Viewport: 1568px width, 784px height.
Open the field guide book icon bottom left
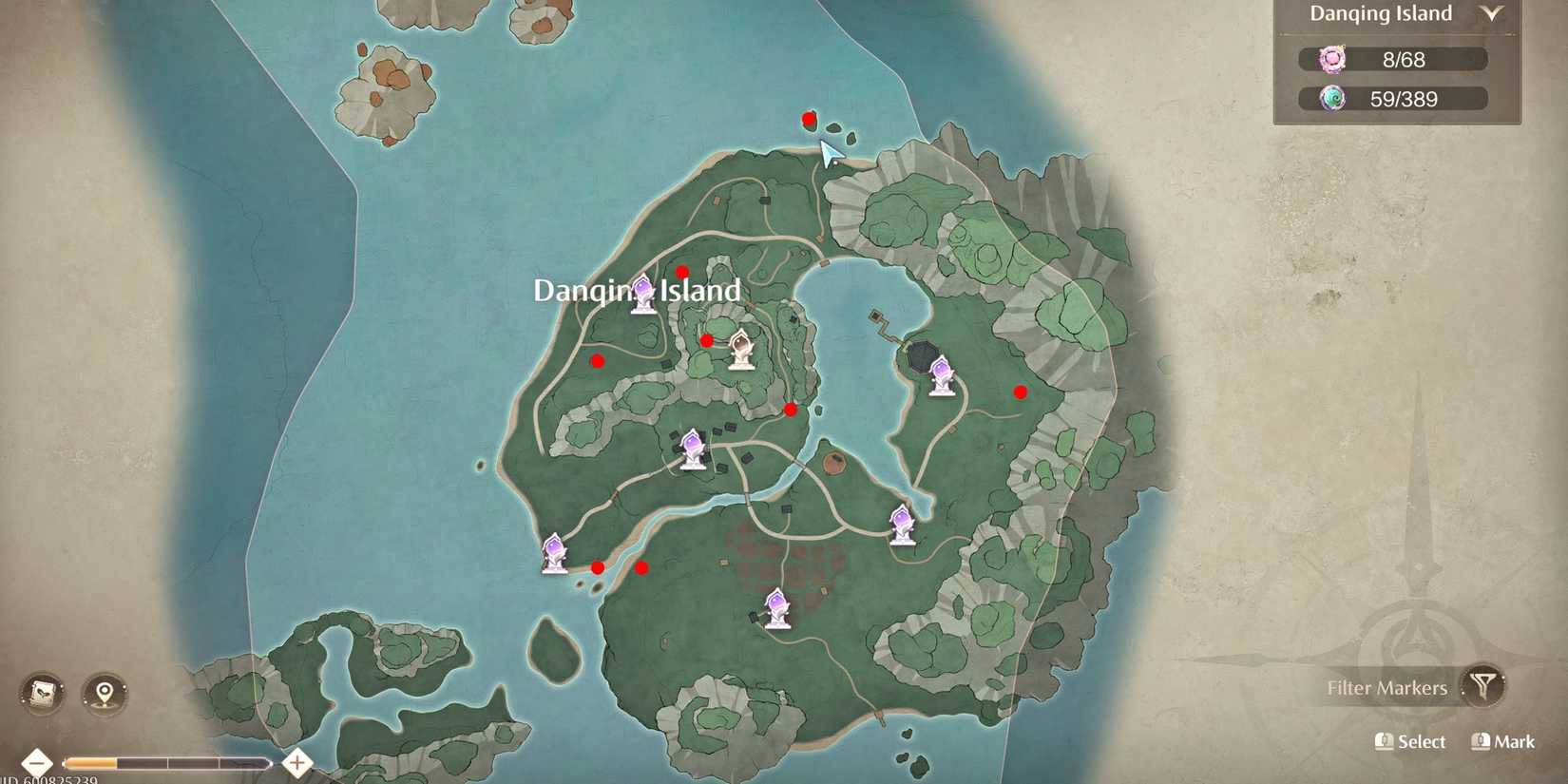click(x=40, y=694)
